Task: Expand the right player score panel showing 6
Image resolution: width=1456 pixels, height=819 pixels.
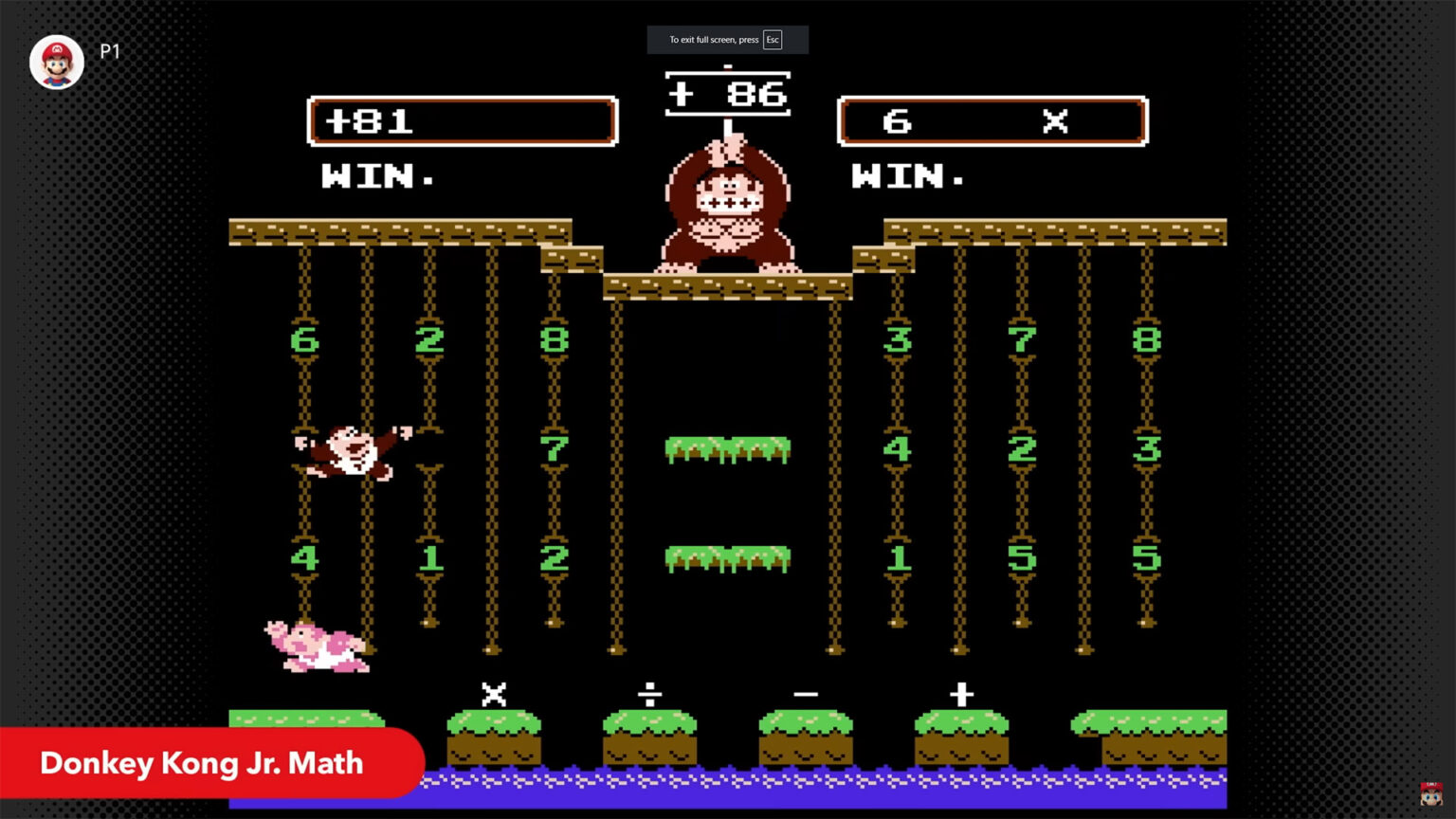Action: [x=992, y=120]
